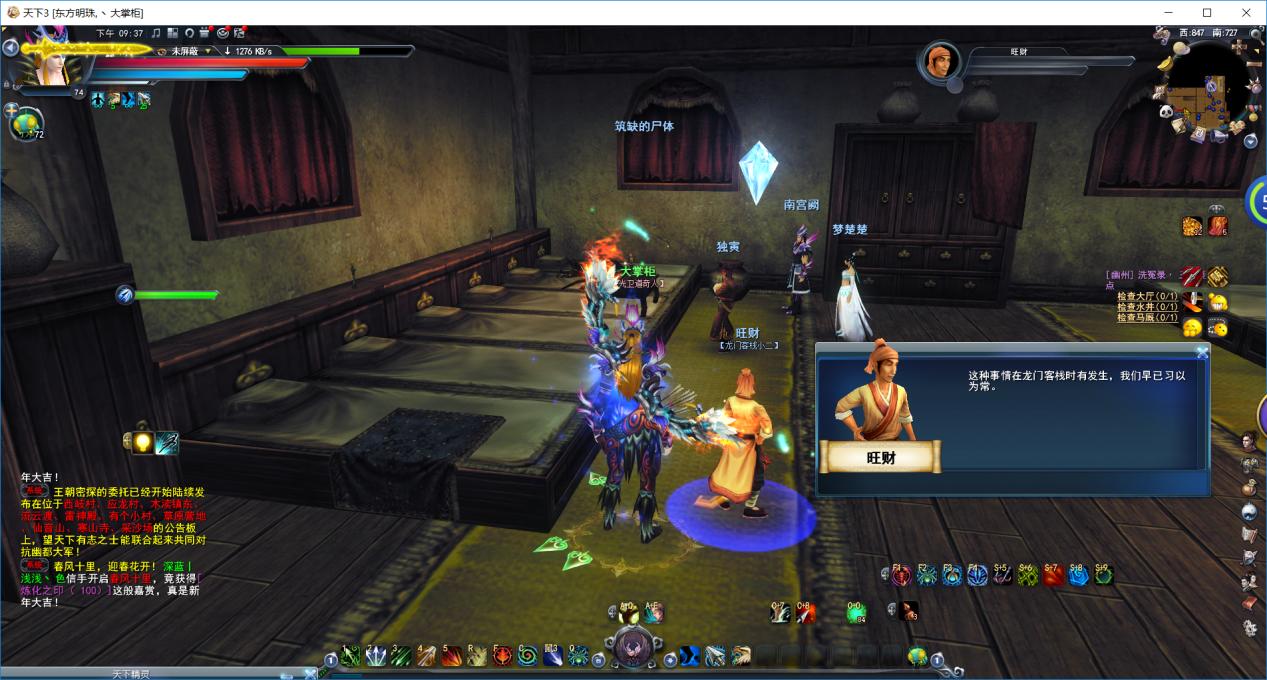Screen dimensions: 1267x680
Task: Select the 检查水井 quest objective
Action: coord(1146,307)
